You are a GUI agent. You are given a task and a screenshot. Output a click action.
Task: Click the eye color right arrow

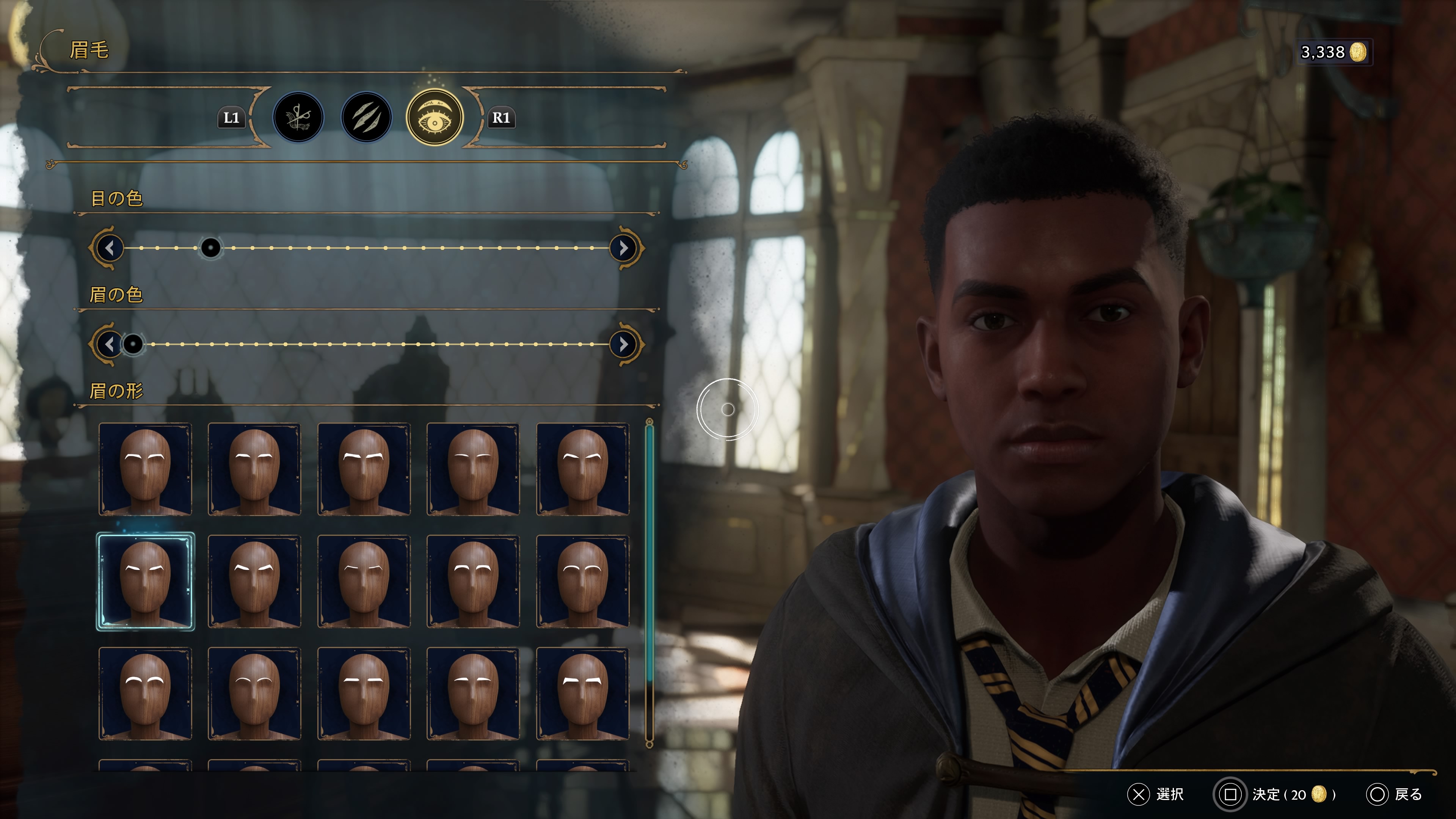click(623, 248)
